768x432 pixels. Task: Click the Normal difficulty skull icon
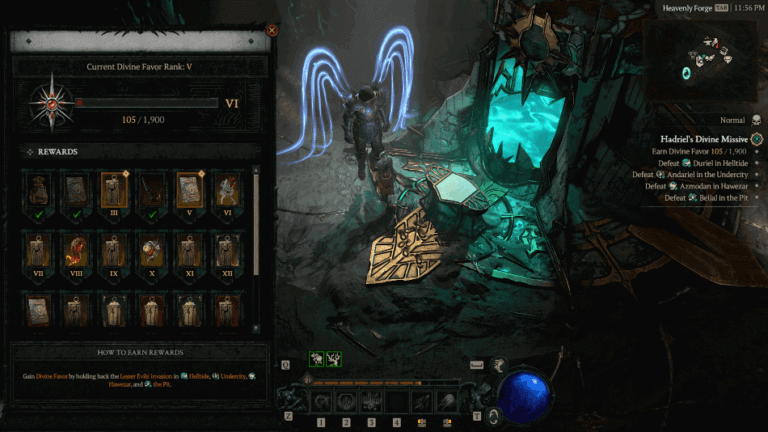[x=754, y=119]
